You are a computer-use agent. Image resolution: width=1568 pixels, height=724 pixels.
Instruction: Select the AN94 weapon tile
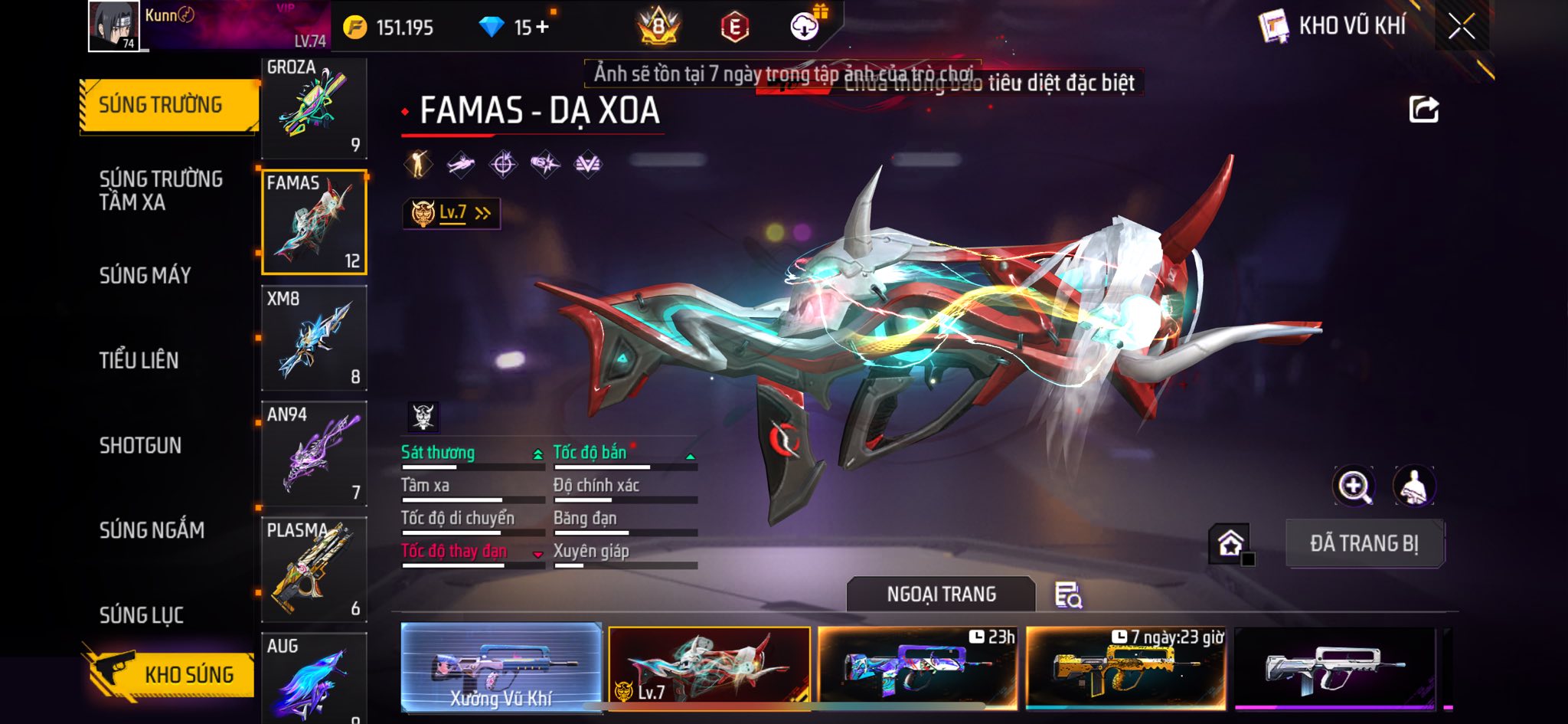coord(314,454)
